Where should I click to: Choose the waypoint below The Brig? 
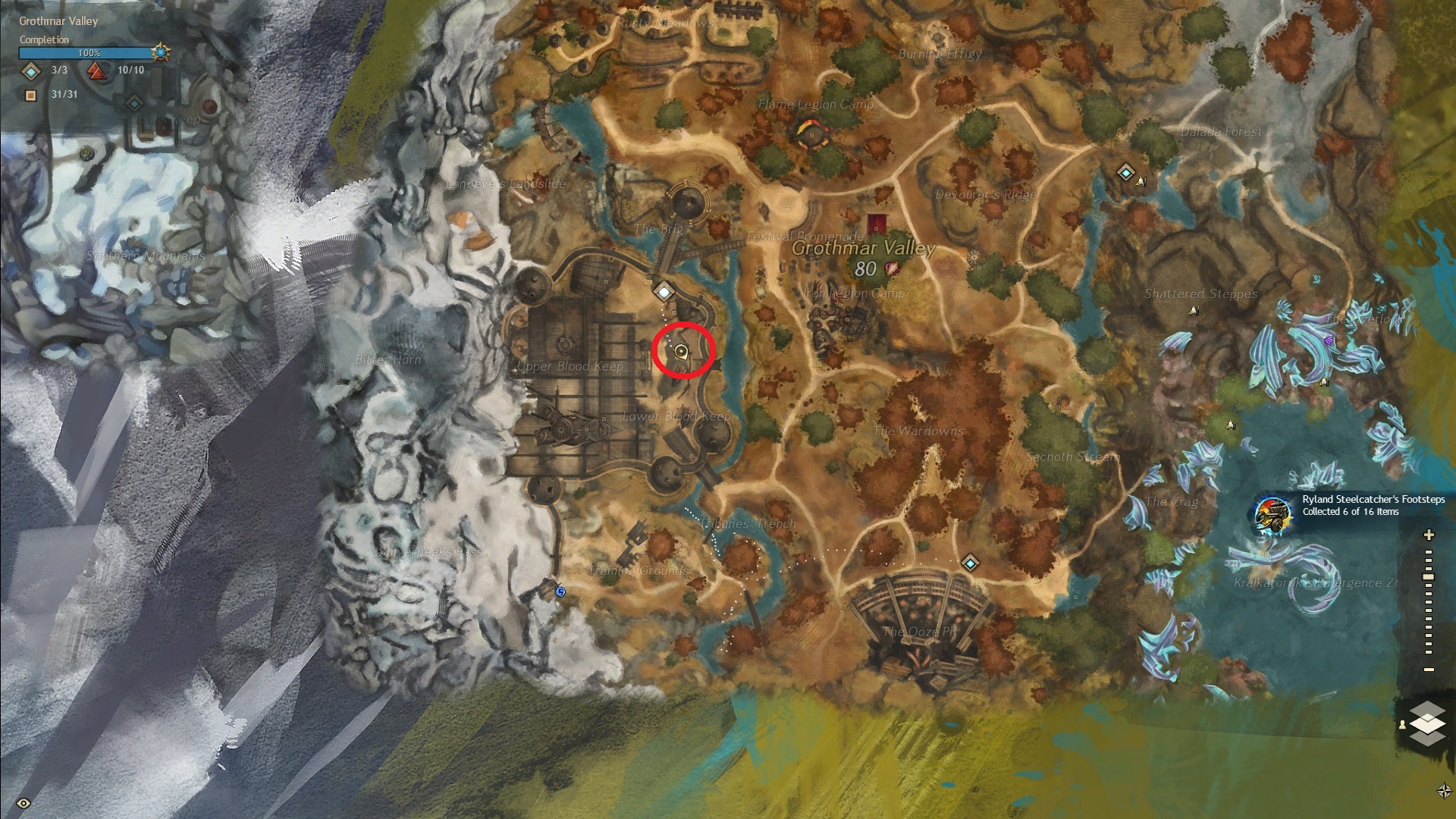pyautogui.click(x=664, y=291)
